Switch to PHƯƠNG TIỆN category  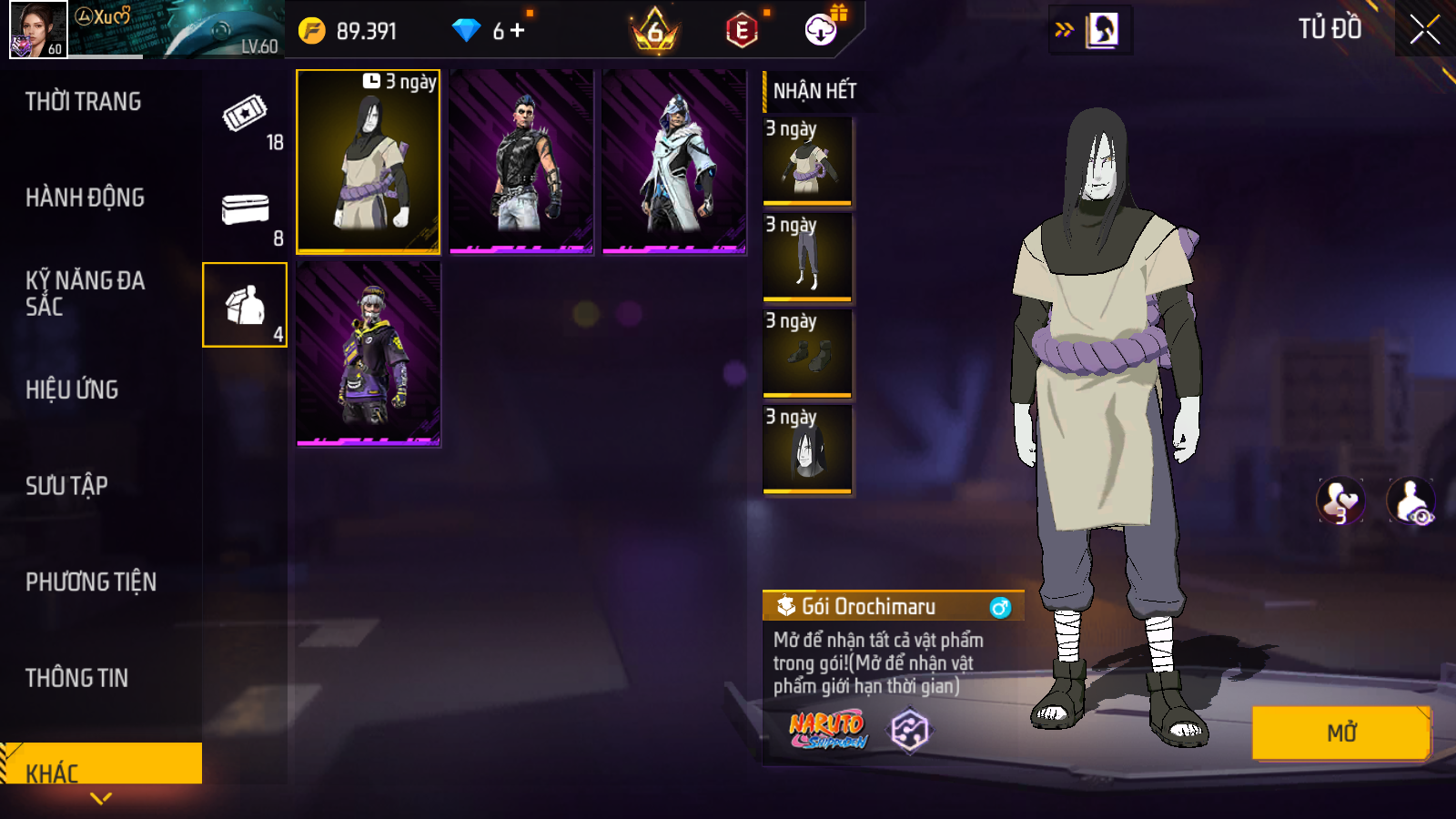coord(91,581)
